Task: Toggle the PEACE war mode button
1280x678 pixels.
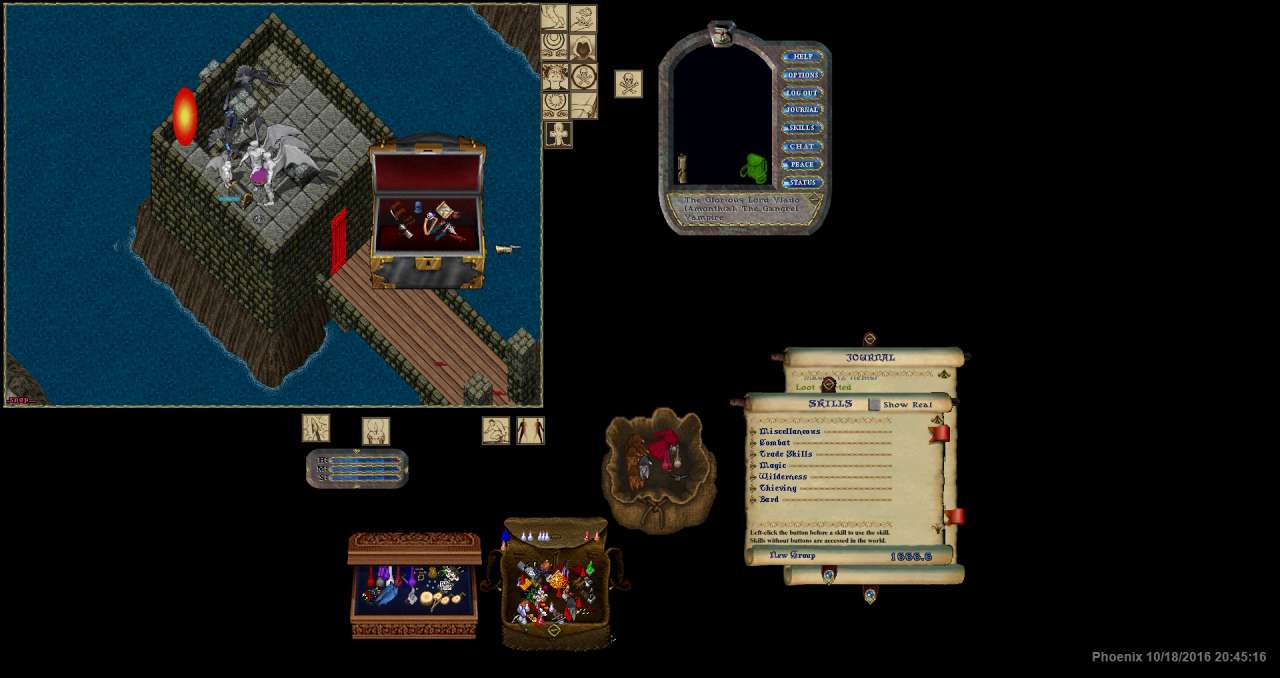Action: pos(802,165)
